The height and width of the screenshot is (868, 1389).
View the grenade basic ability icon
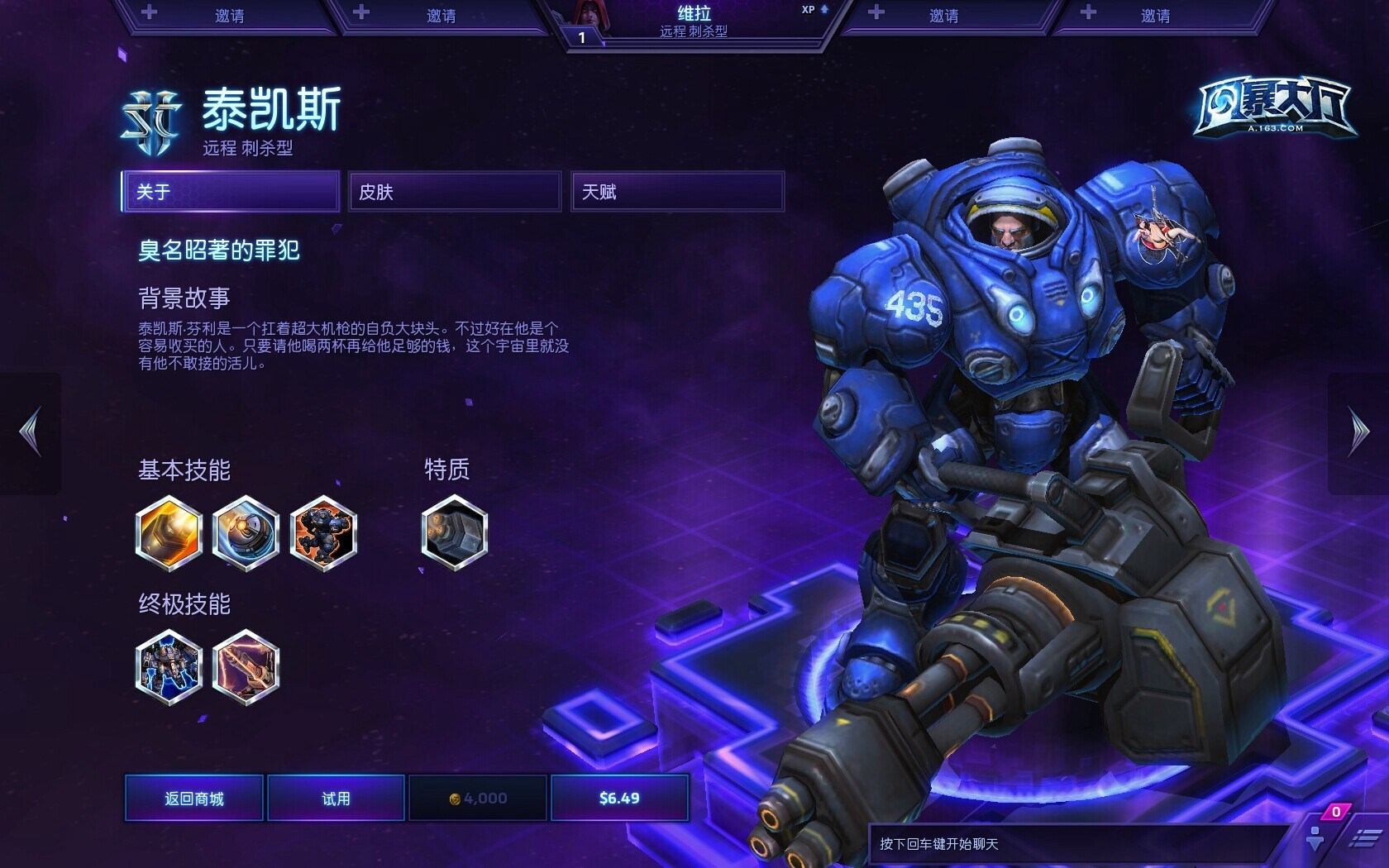coord(246,533)
